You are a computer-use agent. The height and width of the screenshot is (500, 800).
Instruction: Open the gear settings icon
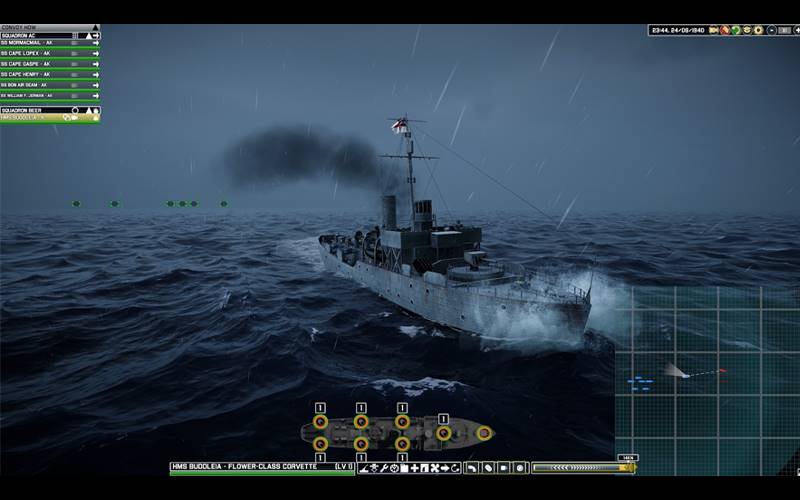[x=758, y=30]
